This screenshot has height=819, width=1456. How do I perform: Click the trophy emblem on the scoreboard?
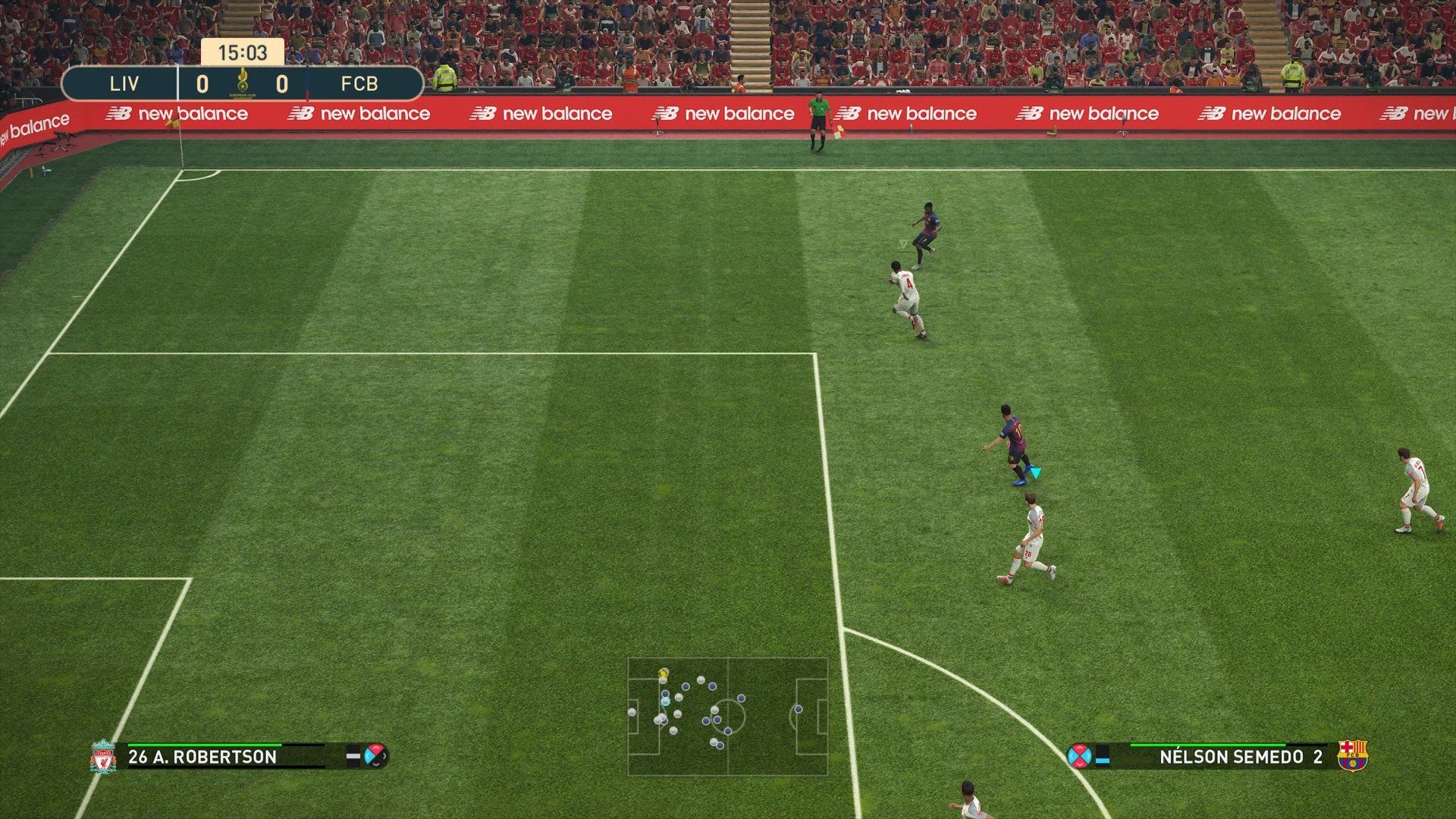tap(243, 79)
